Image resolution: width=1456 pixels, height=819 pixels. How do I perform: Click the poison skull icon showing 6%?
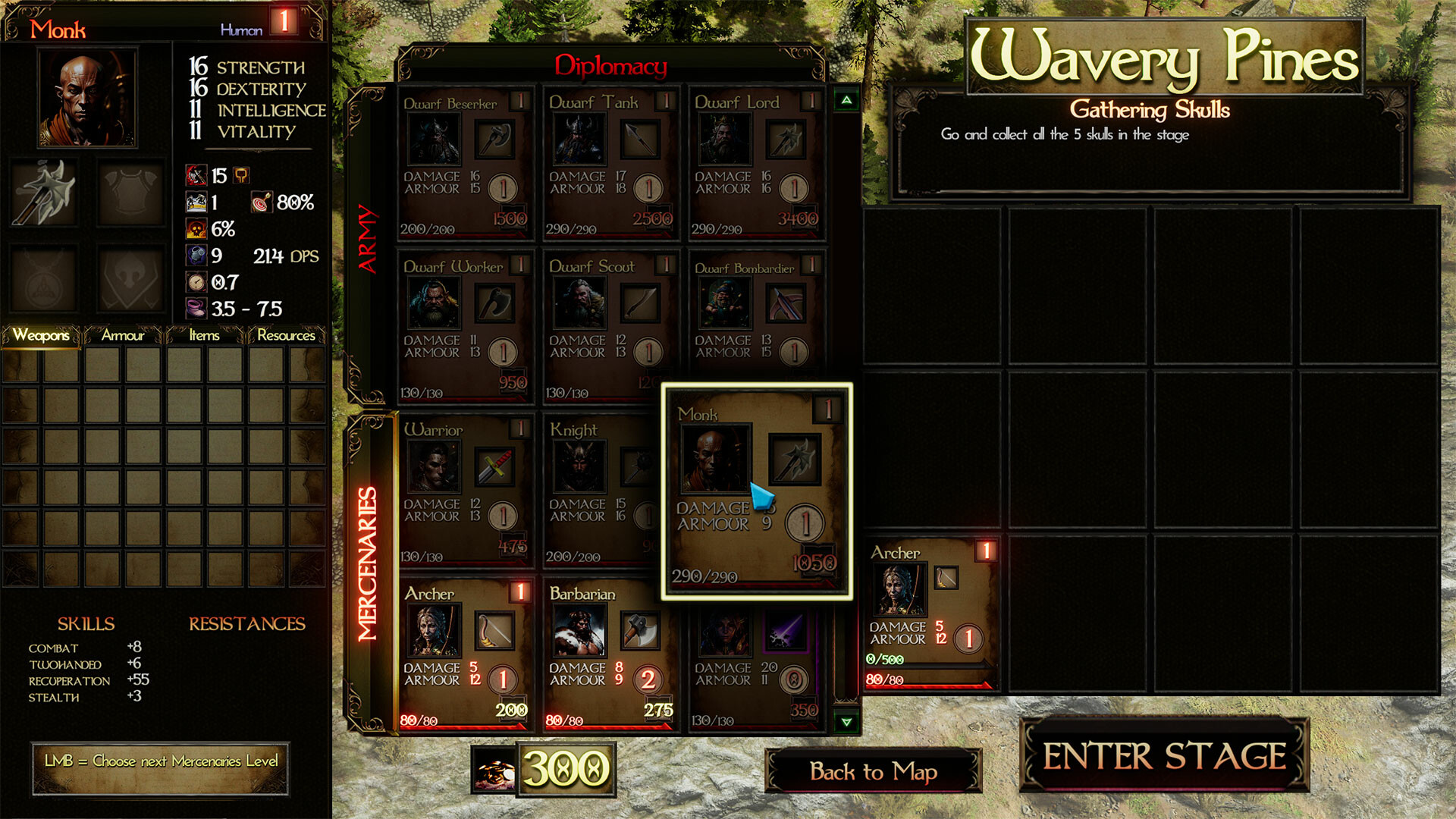coord(196,228)
